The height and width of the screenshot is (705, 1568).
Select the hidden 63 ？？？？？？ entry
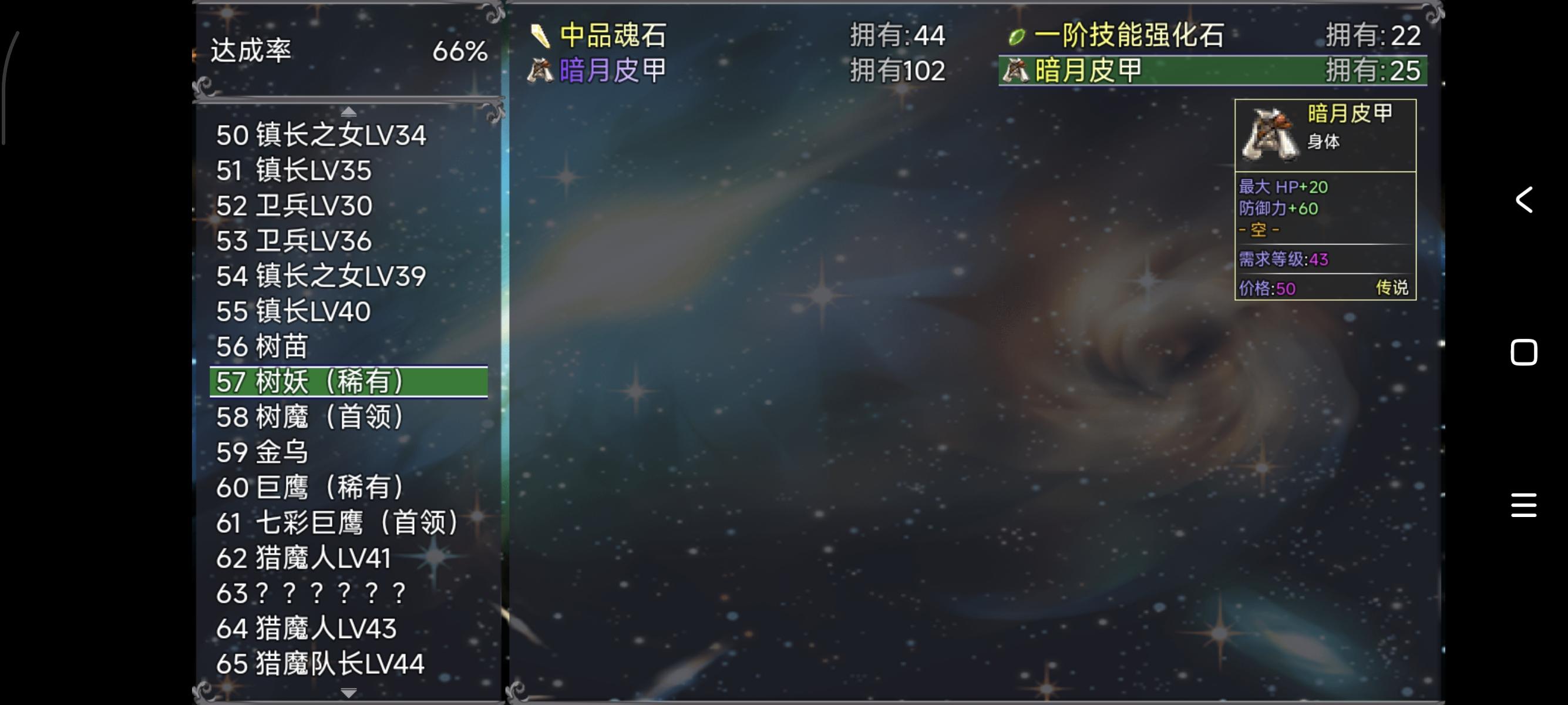click(x=311, y=593)
